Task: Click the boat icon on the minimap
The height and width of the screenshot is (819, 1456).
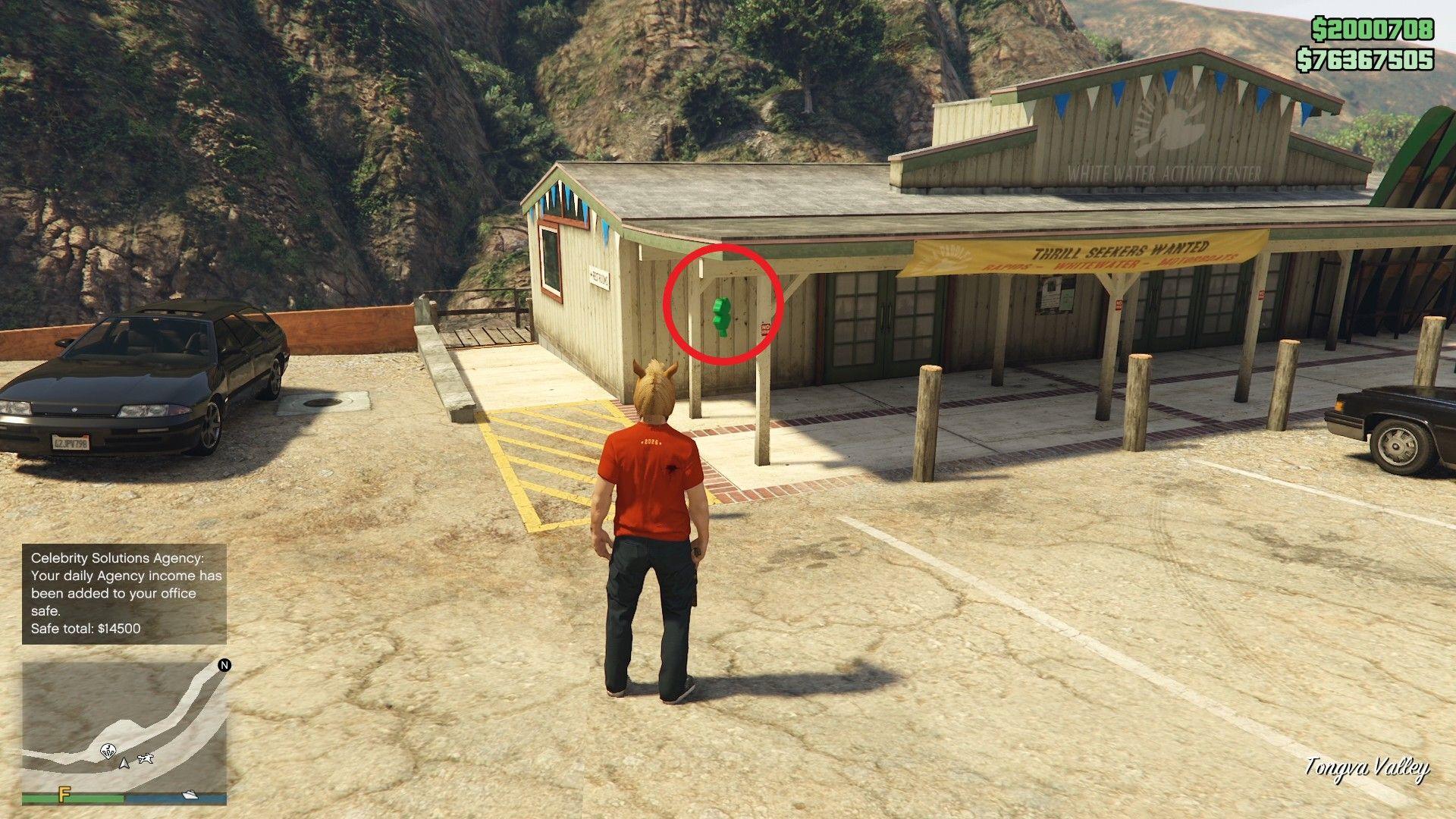Action: (x=190, y=796)
